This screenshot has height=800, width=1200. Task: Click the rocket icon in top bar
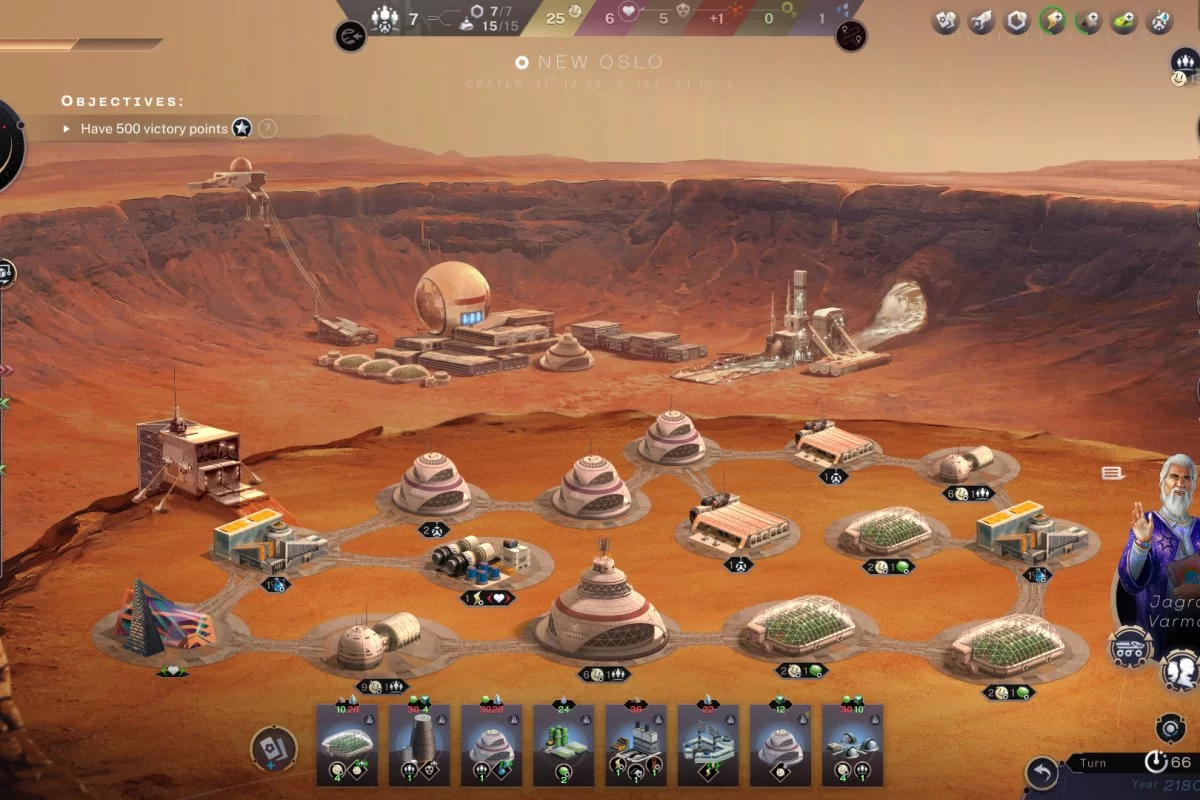[x=981, y=21]
